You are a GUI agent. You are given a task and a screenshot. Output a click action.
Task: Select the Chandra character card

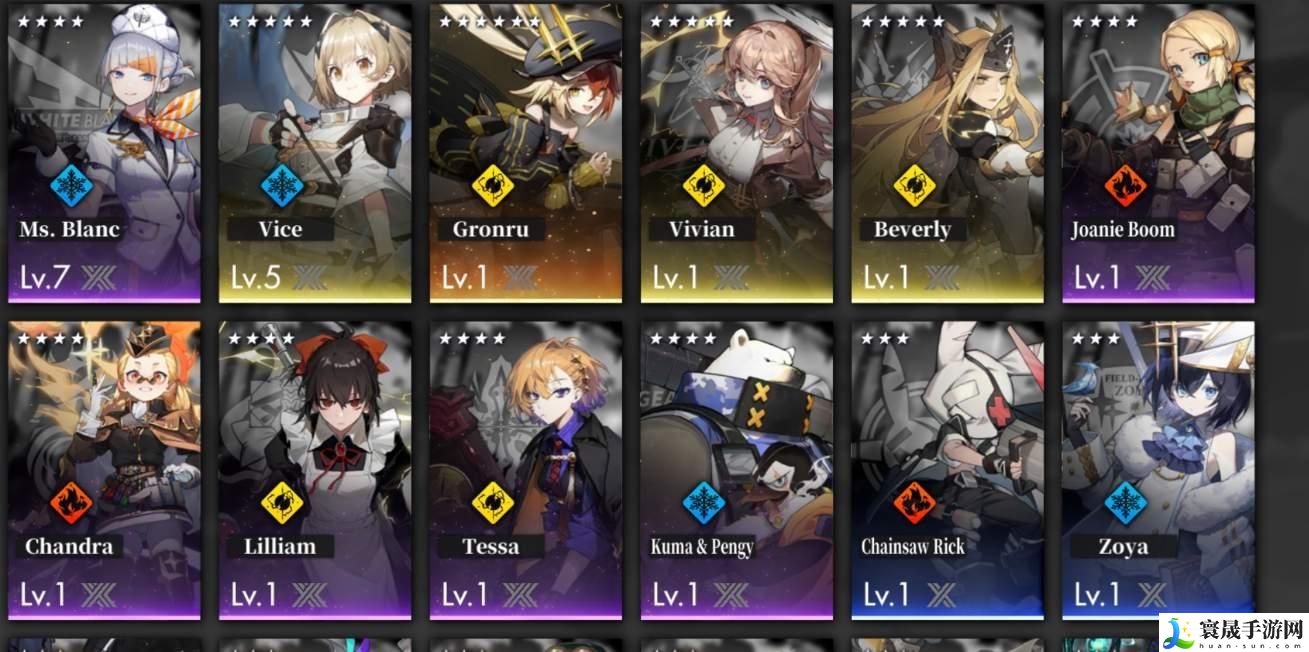(x=104, y=468)
